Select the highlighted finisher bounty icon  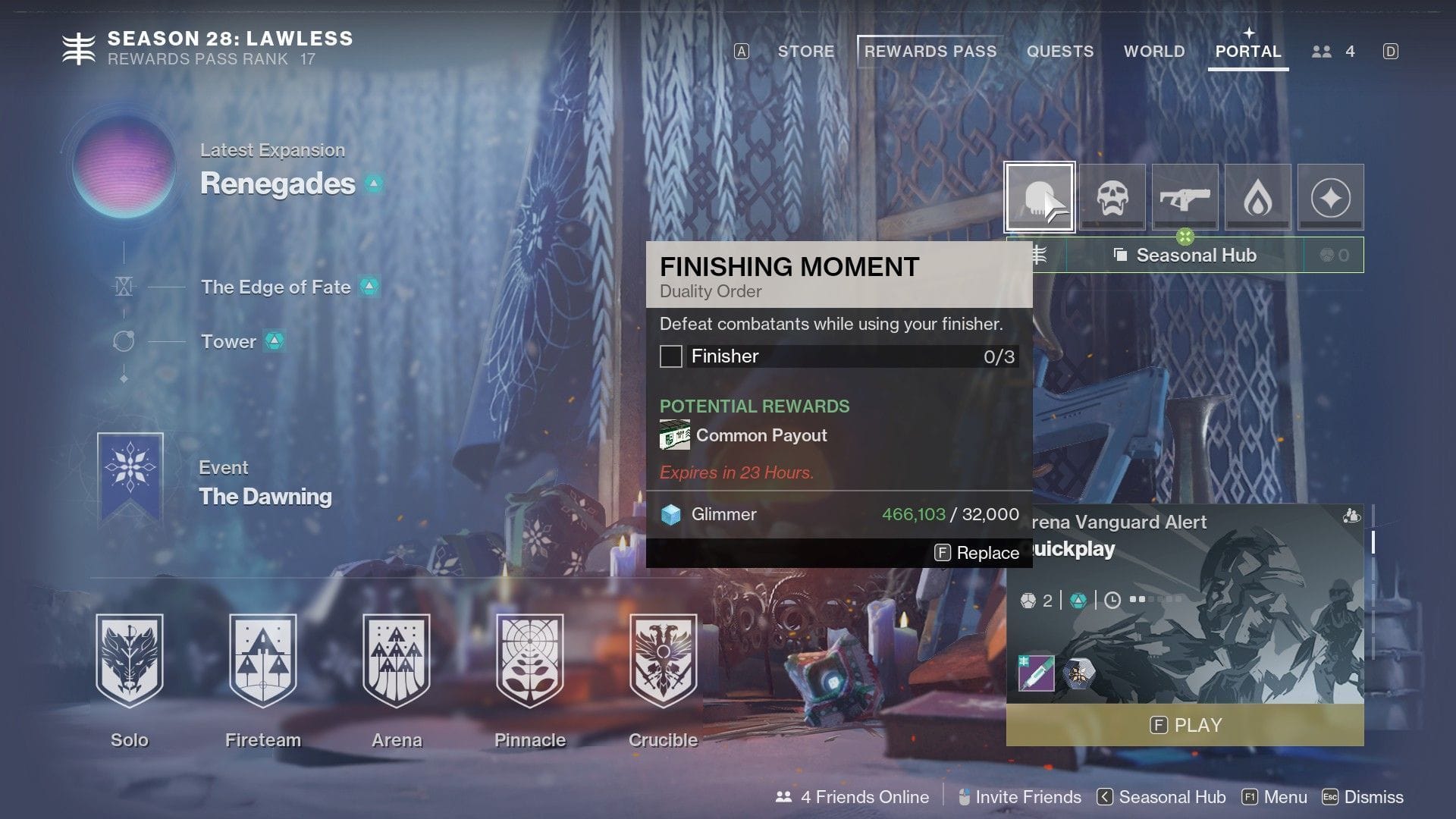(1040, 196)
